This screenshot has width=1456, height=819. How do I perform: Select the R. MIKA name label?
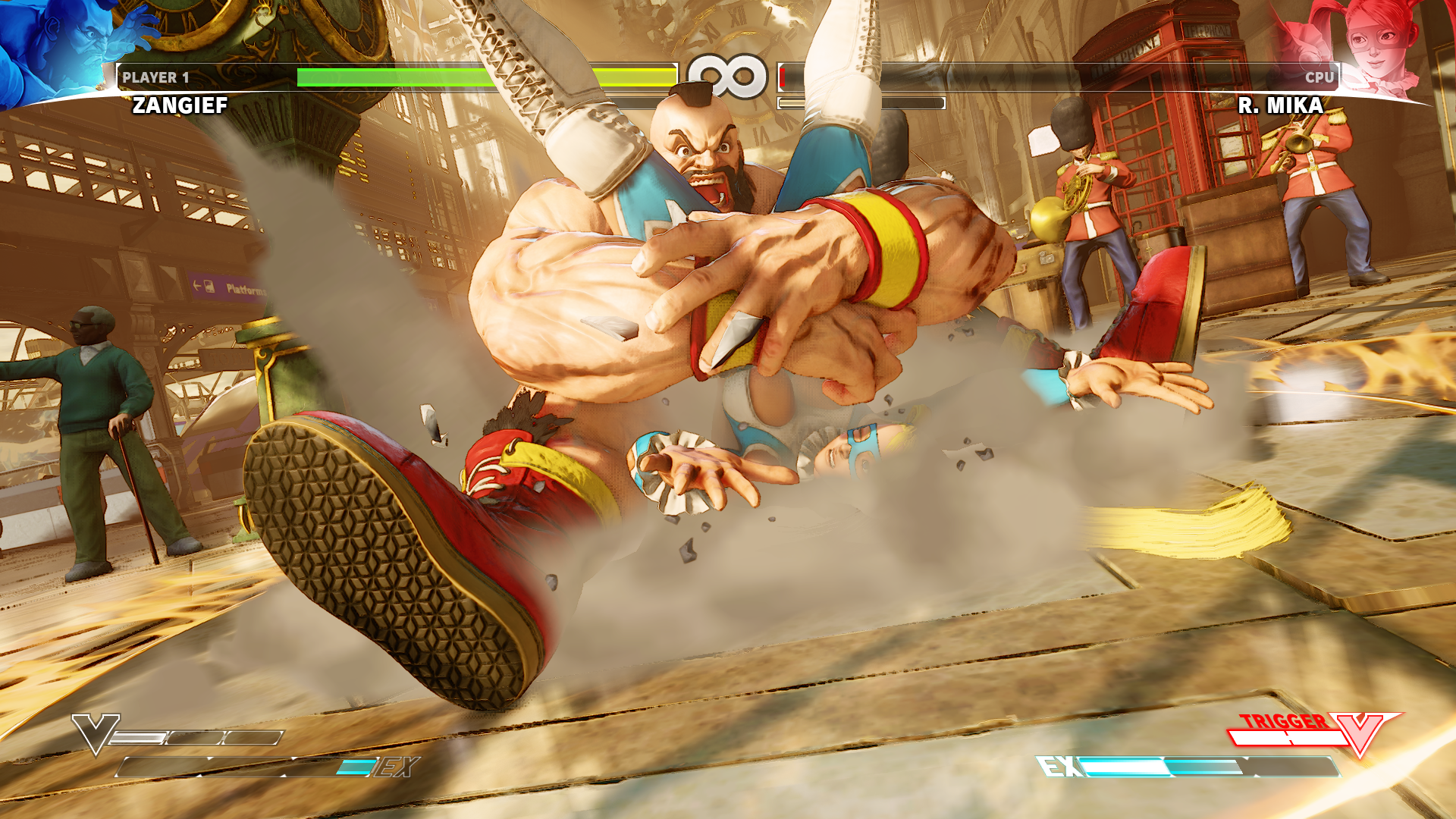pyautogui.click(x=1282, y=106)
